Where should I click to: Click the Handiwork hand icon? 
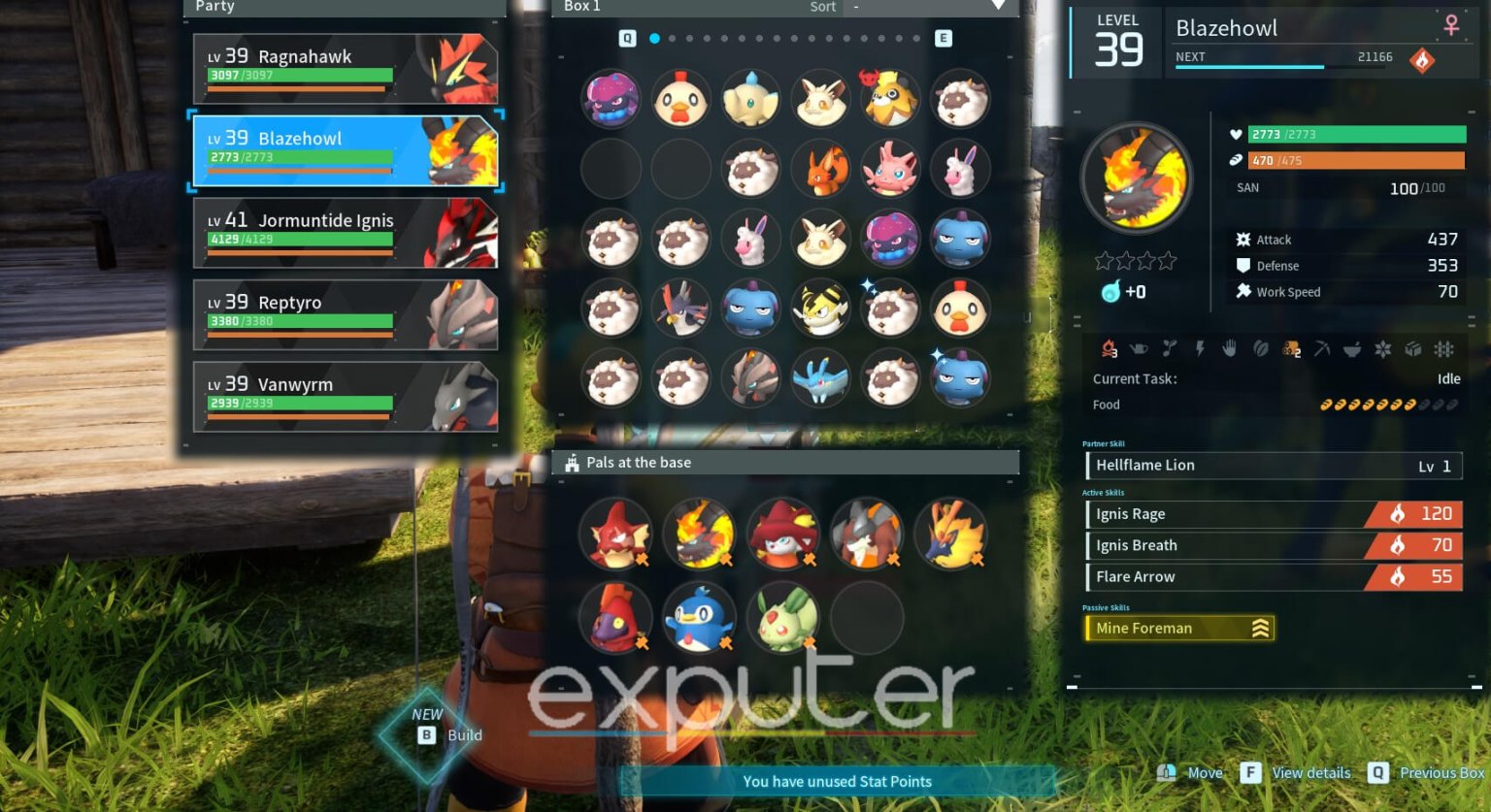(x=1228, y=349)
